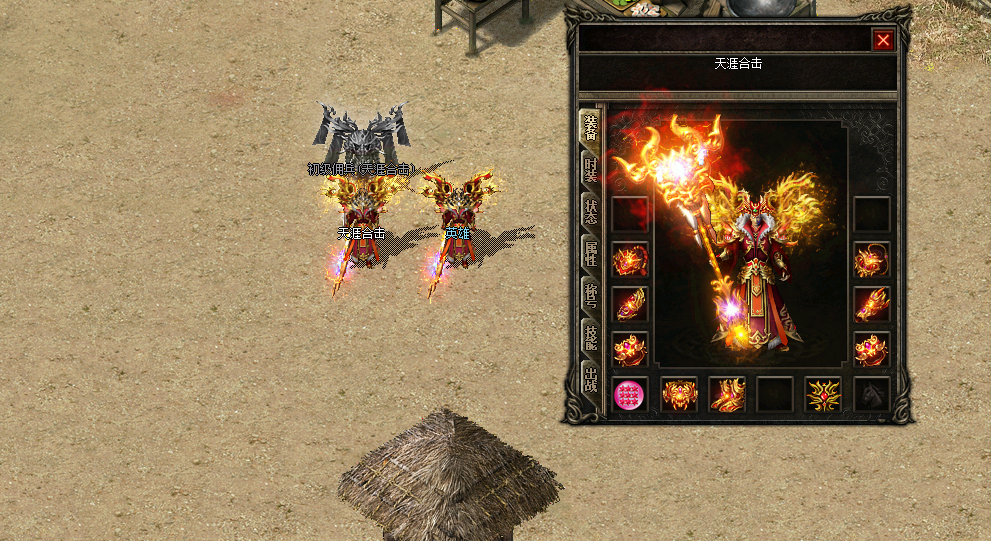
Task: Inspect the golden emblem with red gem
Action: point(823,395)
